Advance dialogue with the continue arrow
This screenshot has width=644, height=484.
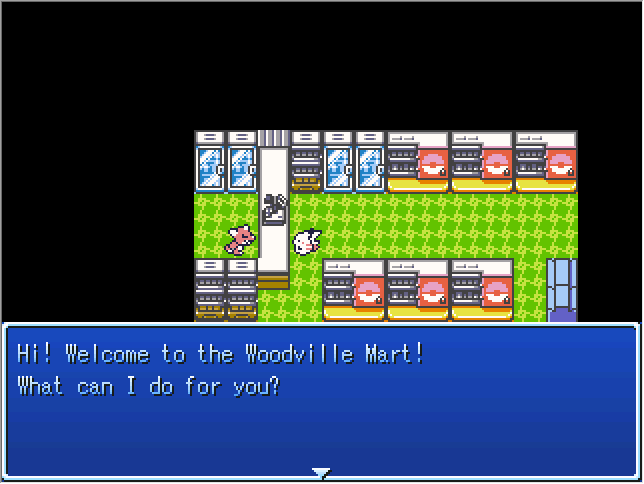[x=320, y=472]
